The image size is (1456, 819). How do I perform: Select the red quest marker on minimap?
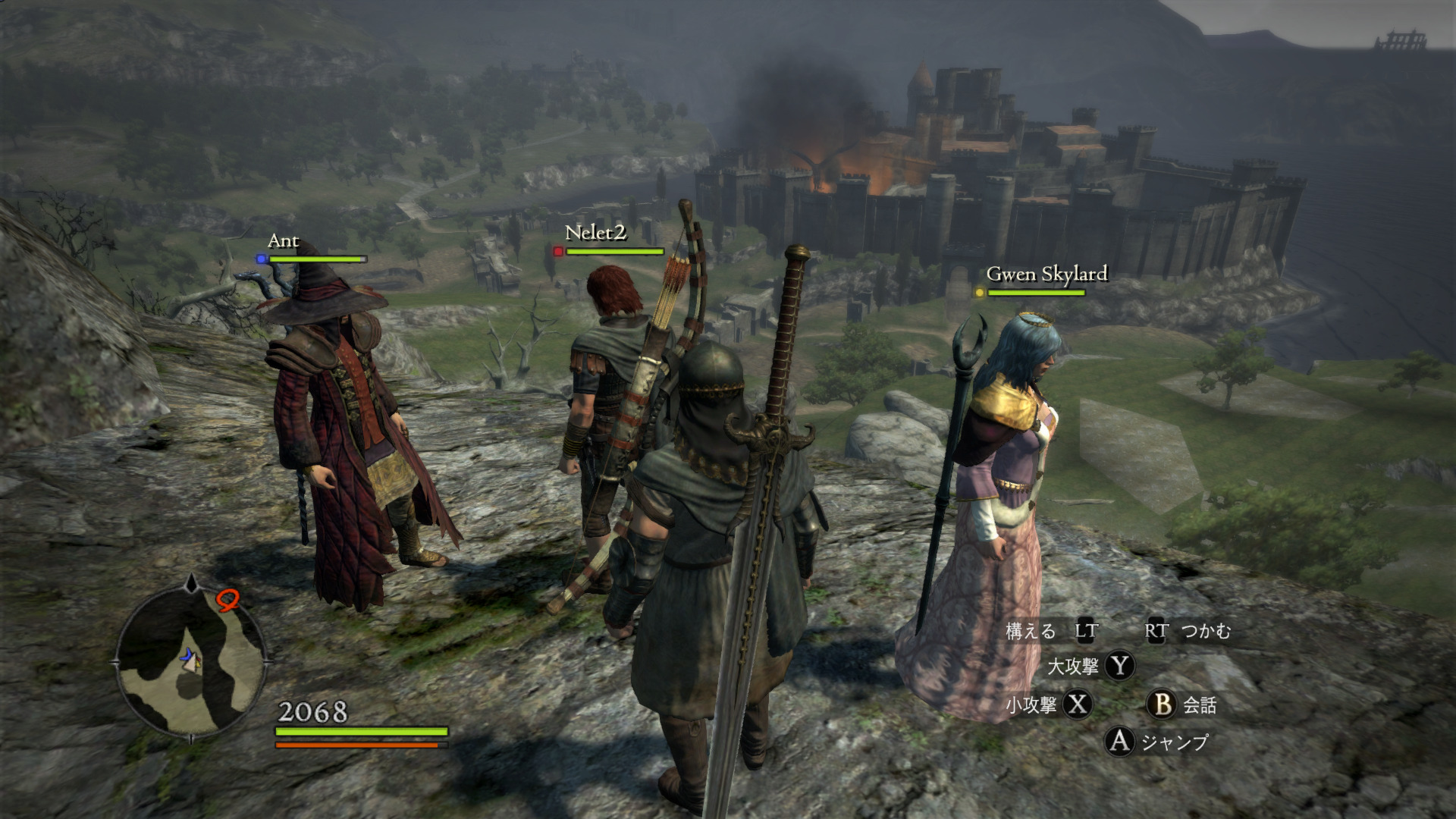point(227,601)
